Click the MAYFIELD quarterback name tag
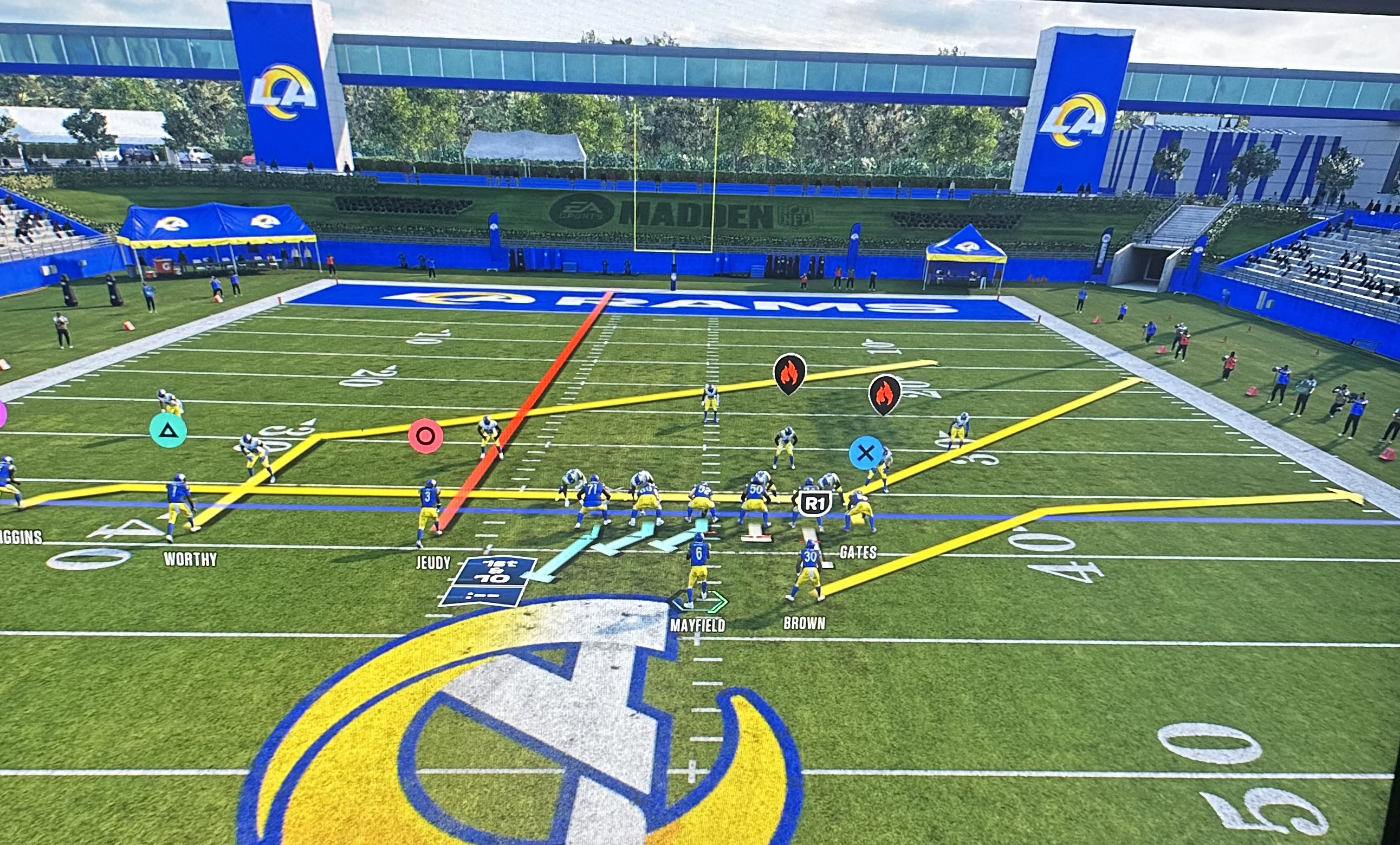 (697, 625)
